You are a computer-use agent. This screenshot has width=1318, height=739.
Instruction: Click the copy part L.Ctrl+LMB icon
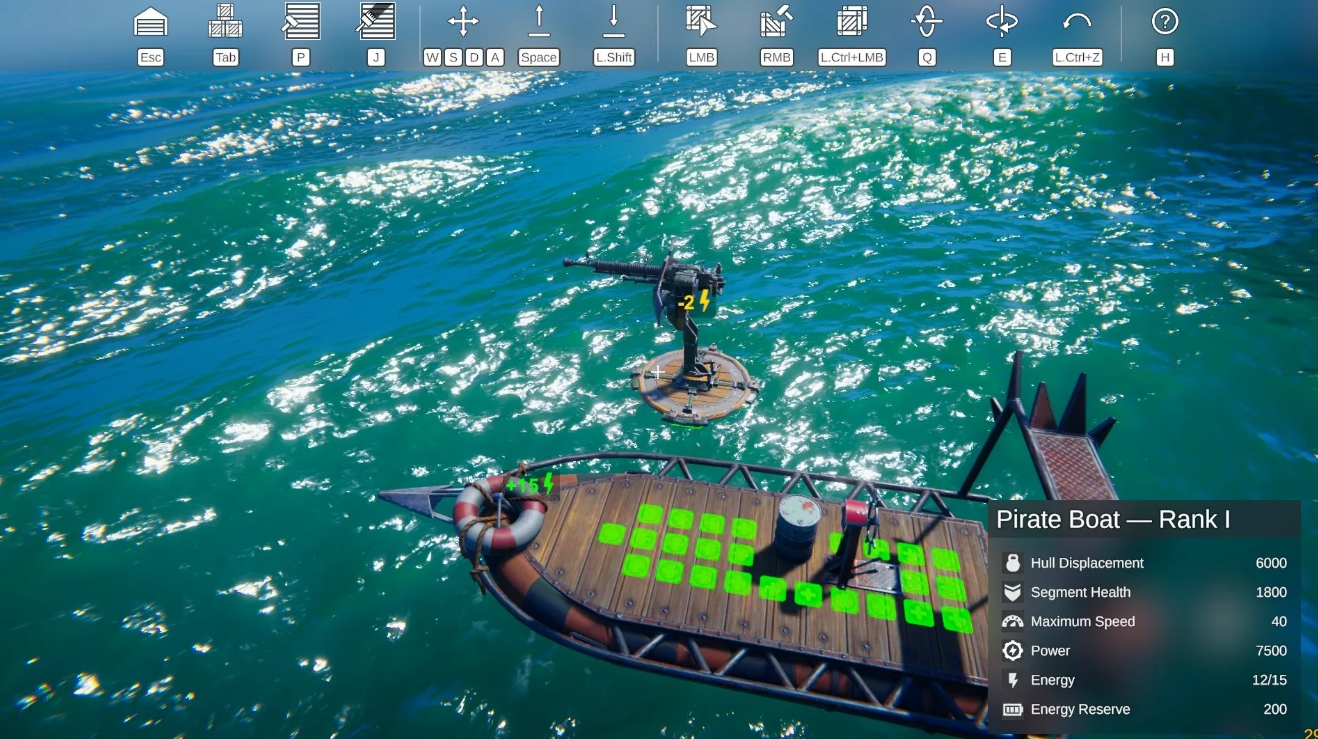coord(851,22)
